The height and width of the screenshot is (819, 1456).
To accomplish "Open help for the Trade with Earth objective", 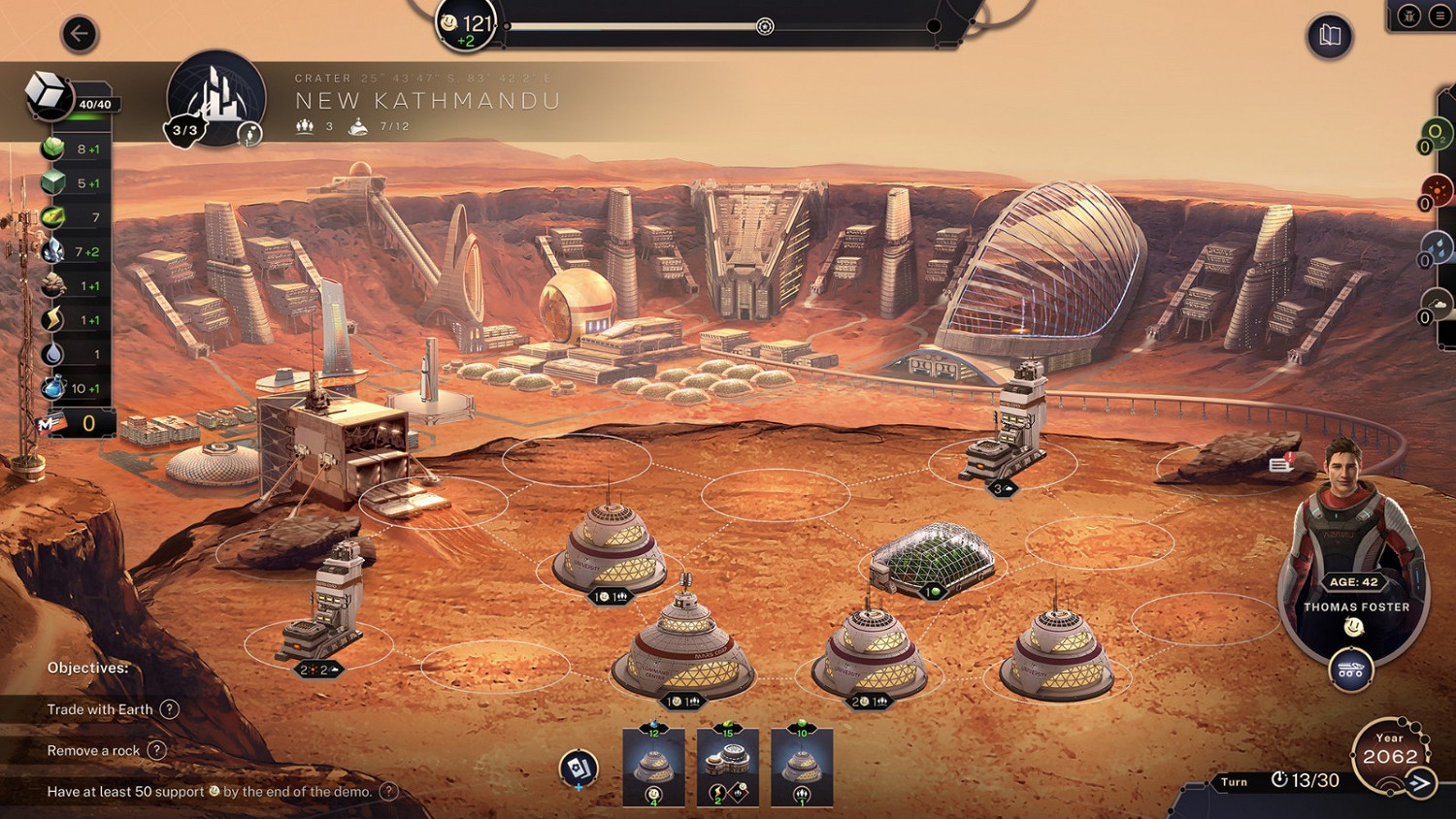I will (172, 709).
